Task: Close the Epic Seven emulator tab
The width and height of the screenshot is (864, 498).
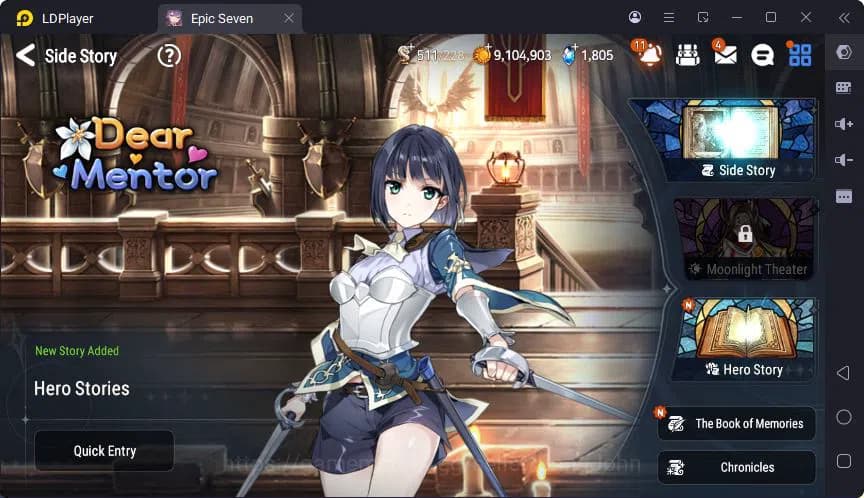Action: tap(288, 18)
